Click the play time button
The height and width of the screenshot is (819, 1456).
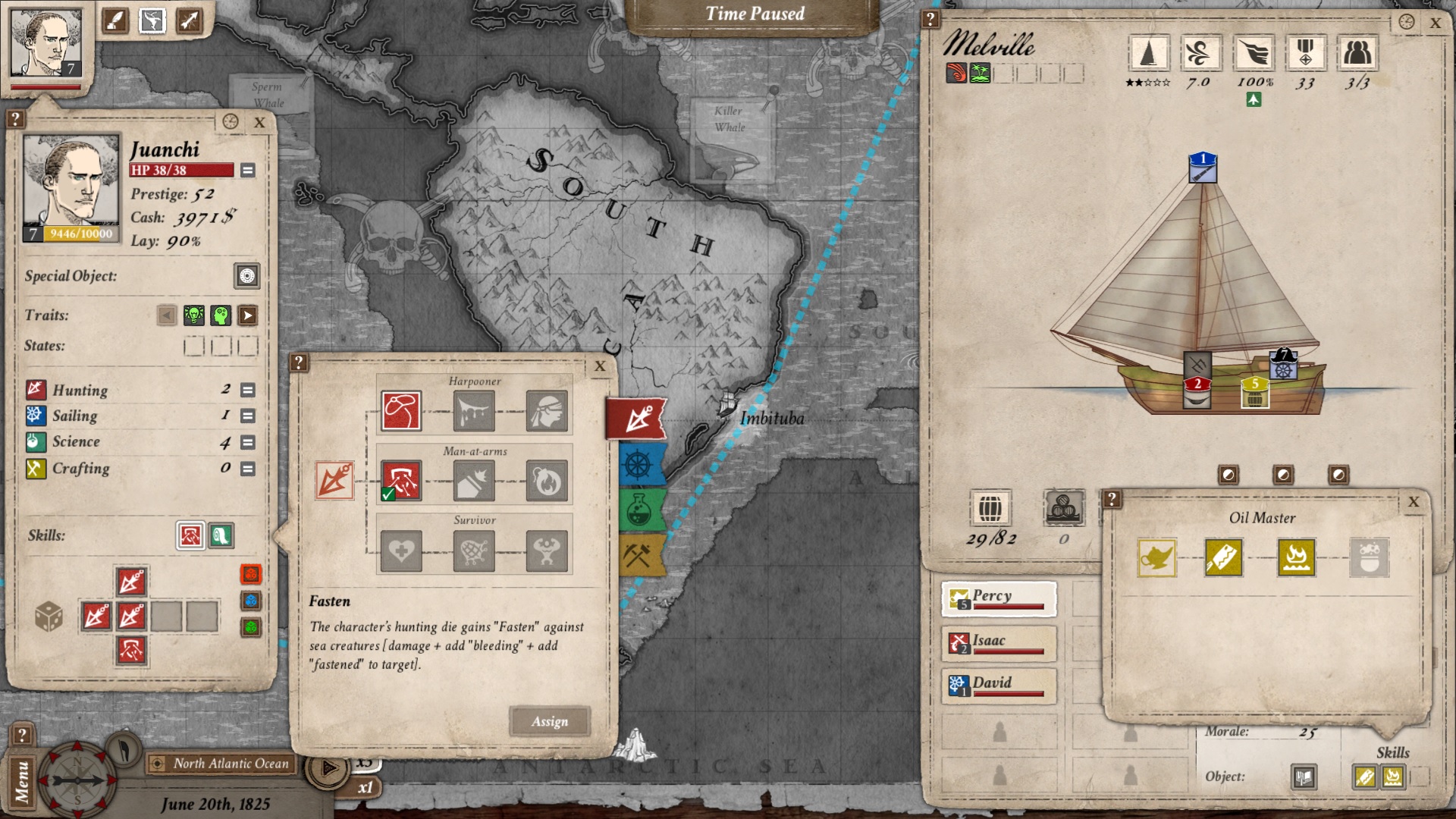329,769
